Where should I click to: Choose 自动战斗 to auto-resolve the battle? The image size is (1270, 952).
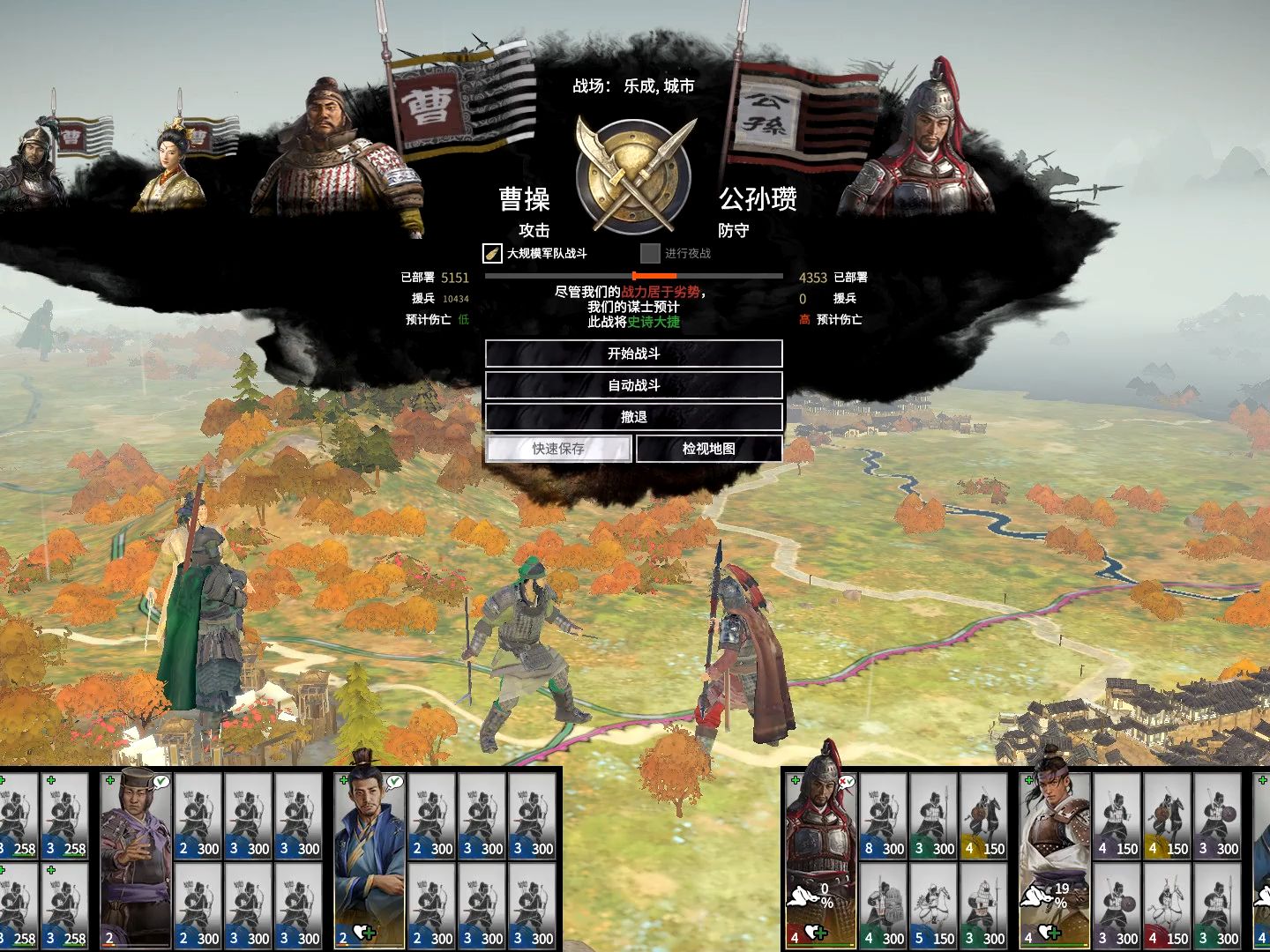[x=633, y=385]
